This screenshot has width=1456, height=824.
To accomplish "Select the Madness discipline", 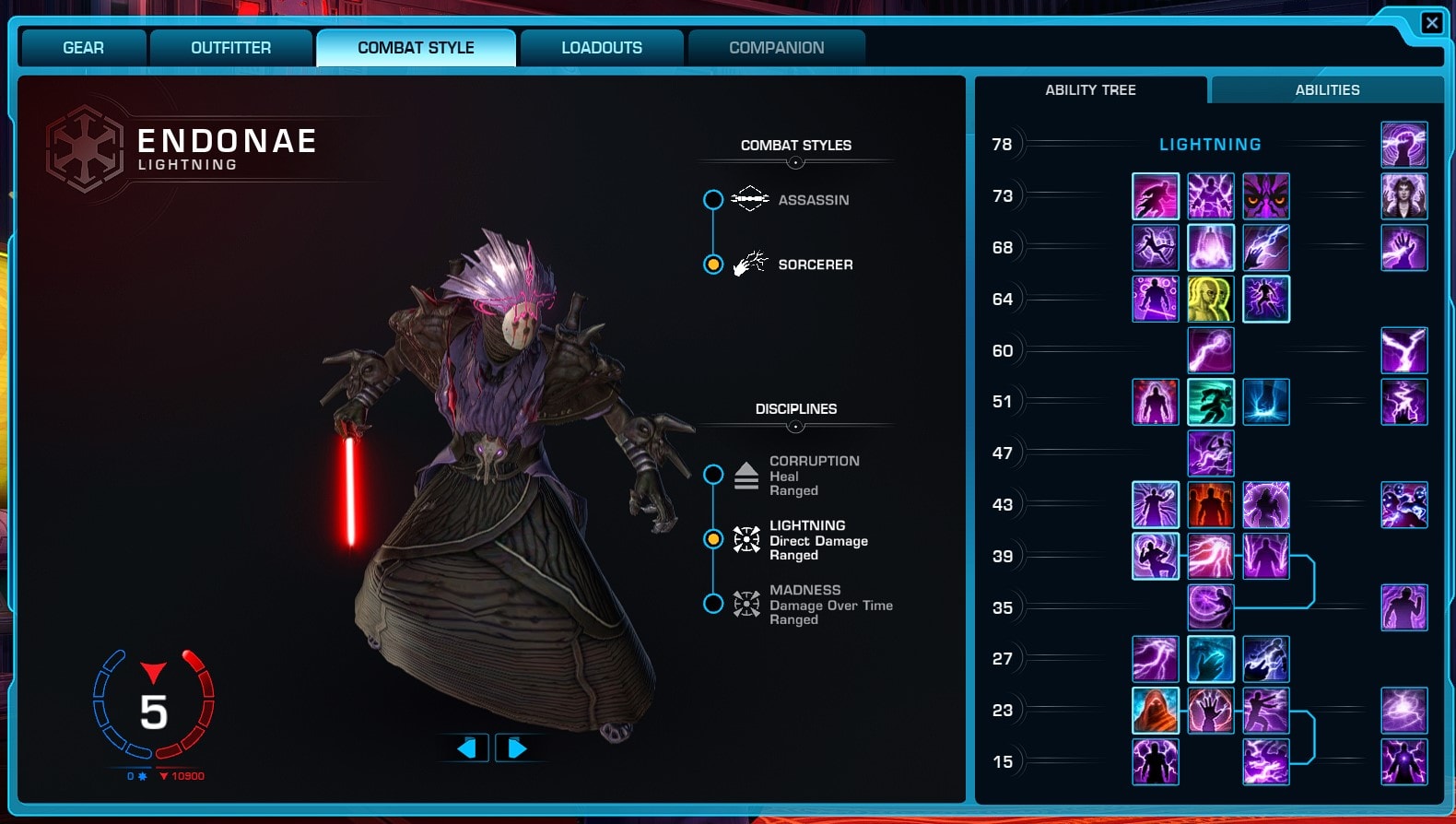I will coord(713,604).
